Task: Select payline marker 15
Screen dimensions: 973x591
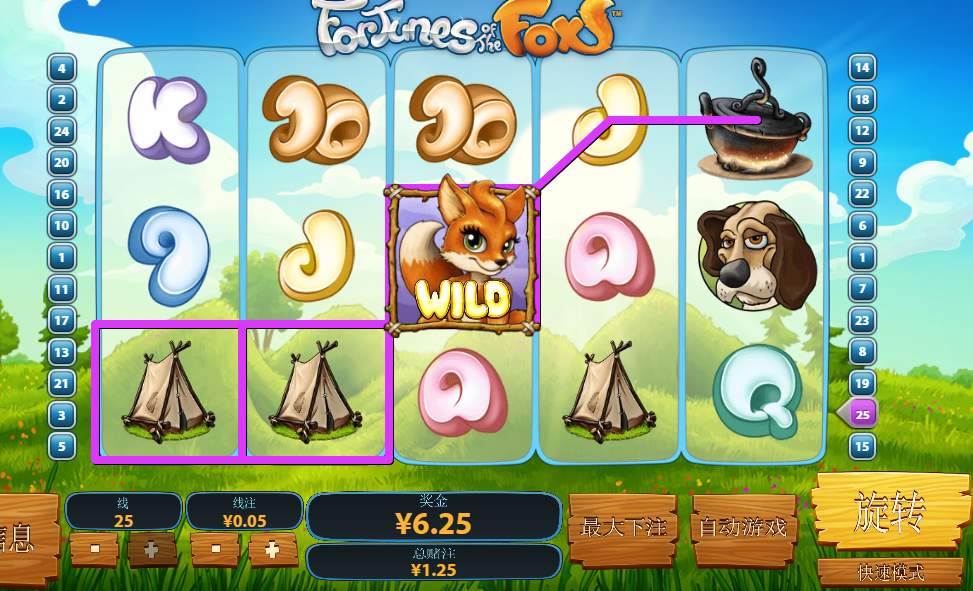Action: pos(862,446)
